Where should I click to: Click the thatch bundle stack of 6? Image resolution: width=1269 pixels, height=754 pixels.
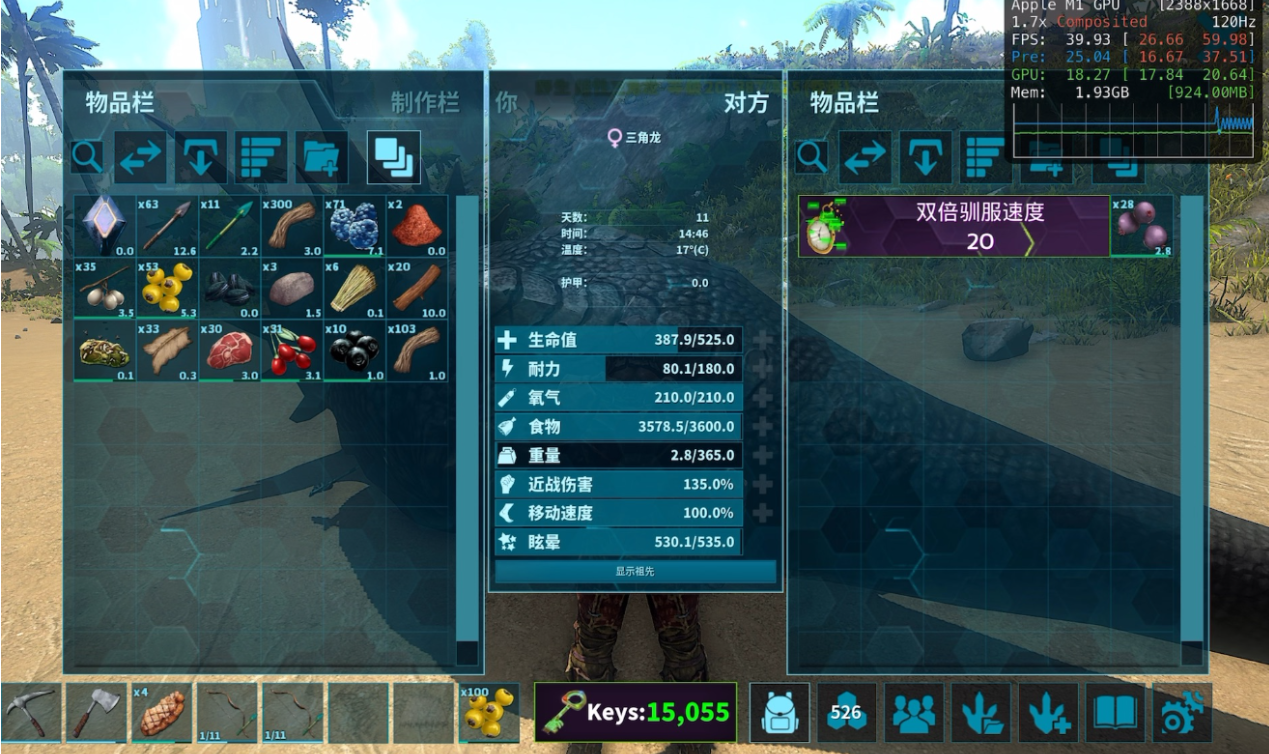point(353,288)
